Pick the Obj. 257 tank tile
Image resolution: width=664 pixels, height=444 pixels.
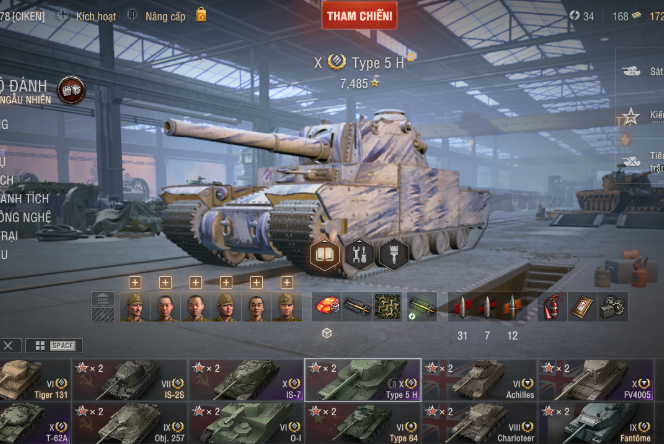coord(130,423)
